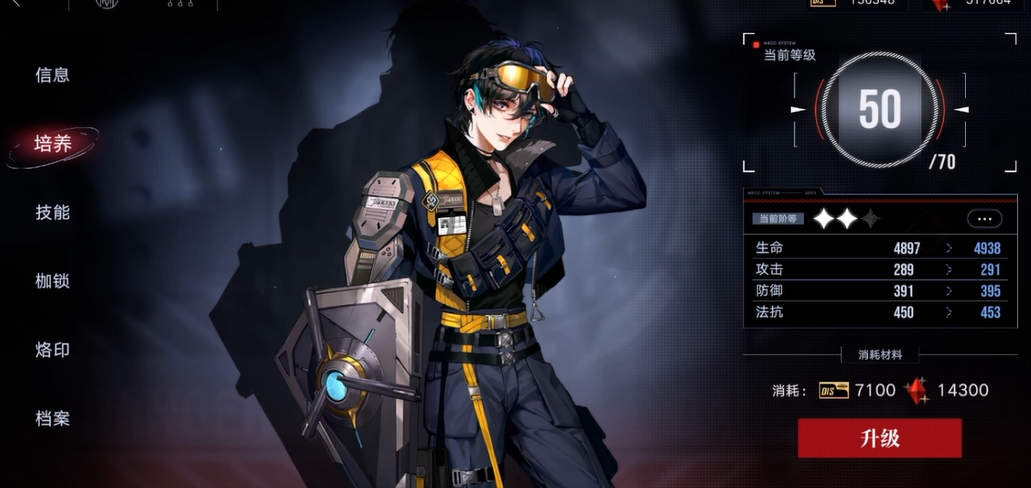Click the red 升级 level-up button
The image size is (1031, 488).
pos(879,438)
